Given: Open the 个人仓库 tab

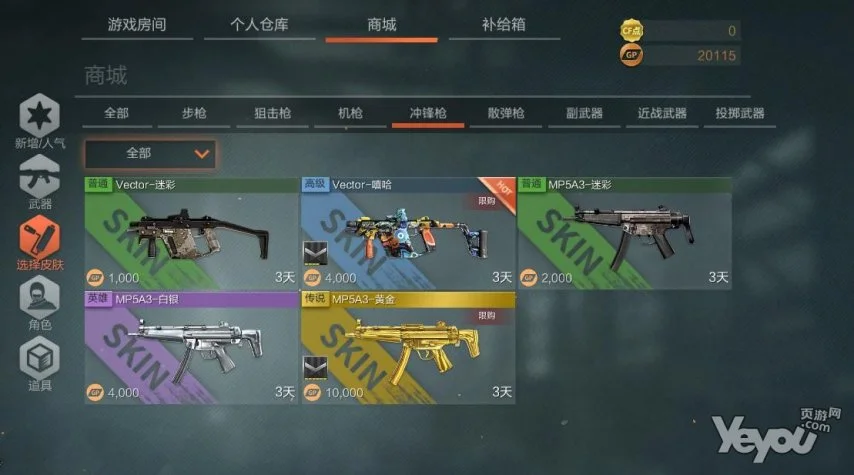Looking at the screenshot, I should [x=259, y=26].
